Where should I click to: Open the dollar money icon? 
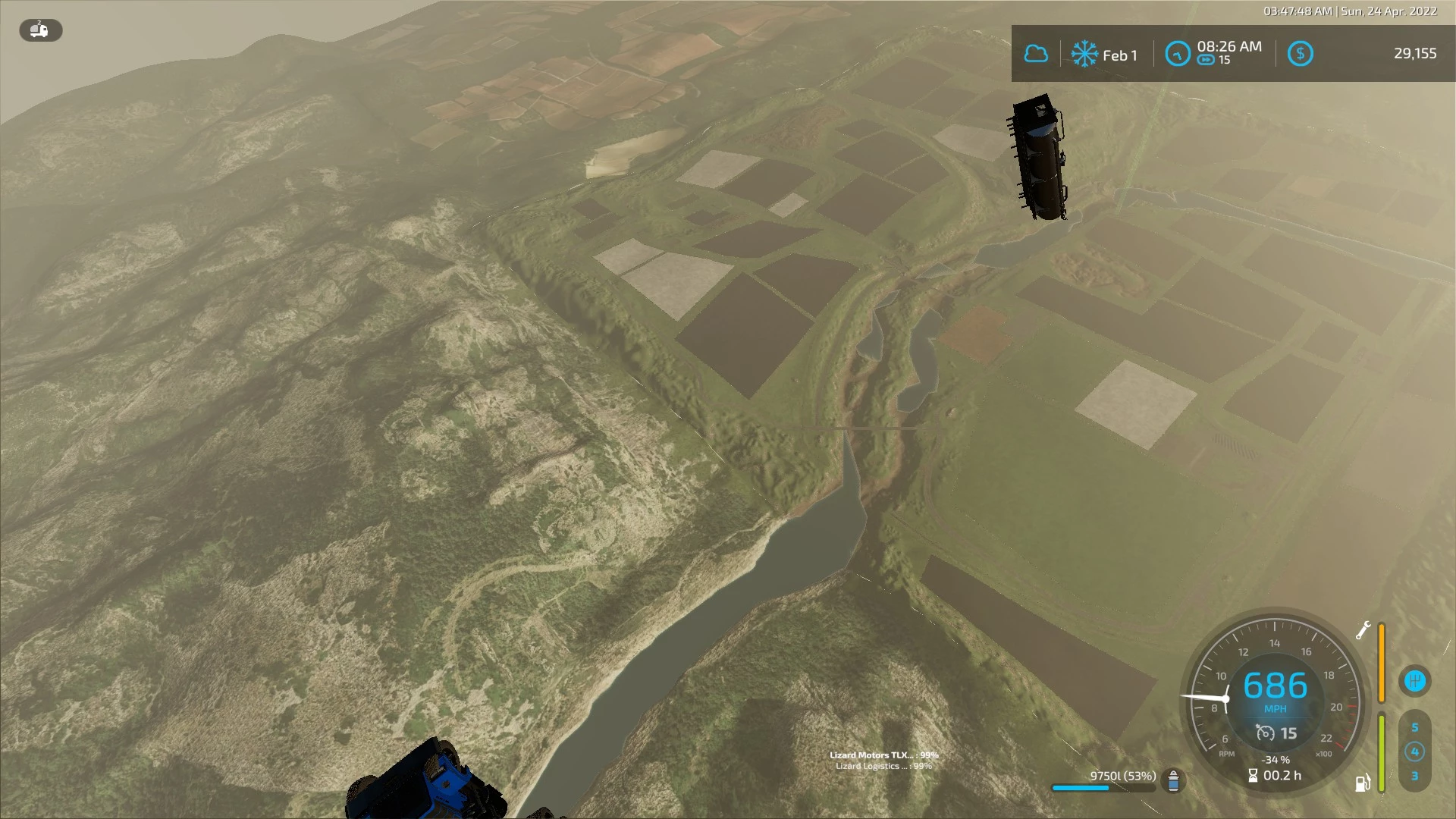(1300, 54)
